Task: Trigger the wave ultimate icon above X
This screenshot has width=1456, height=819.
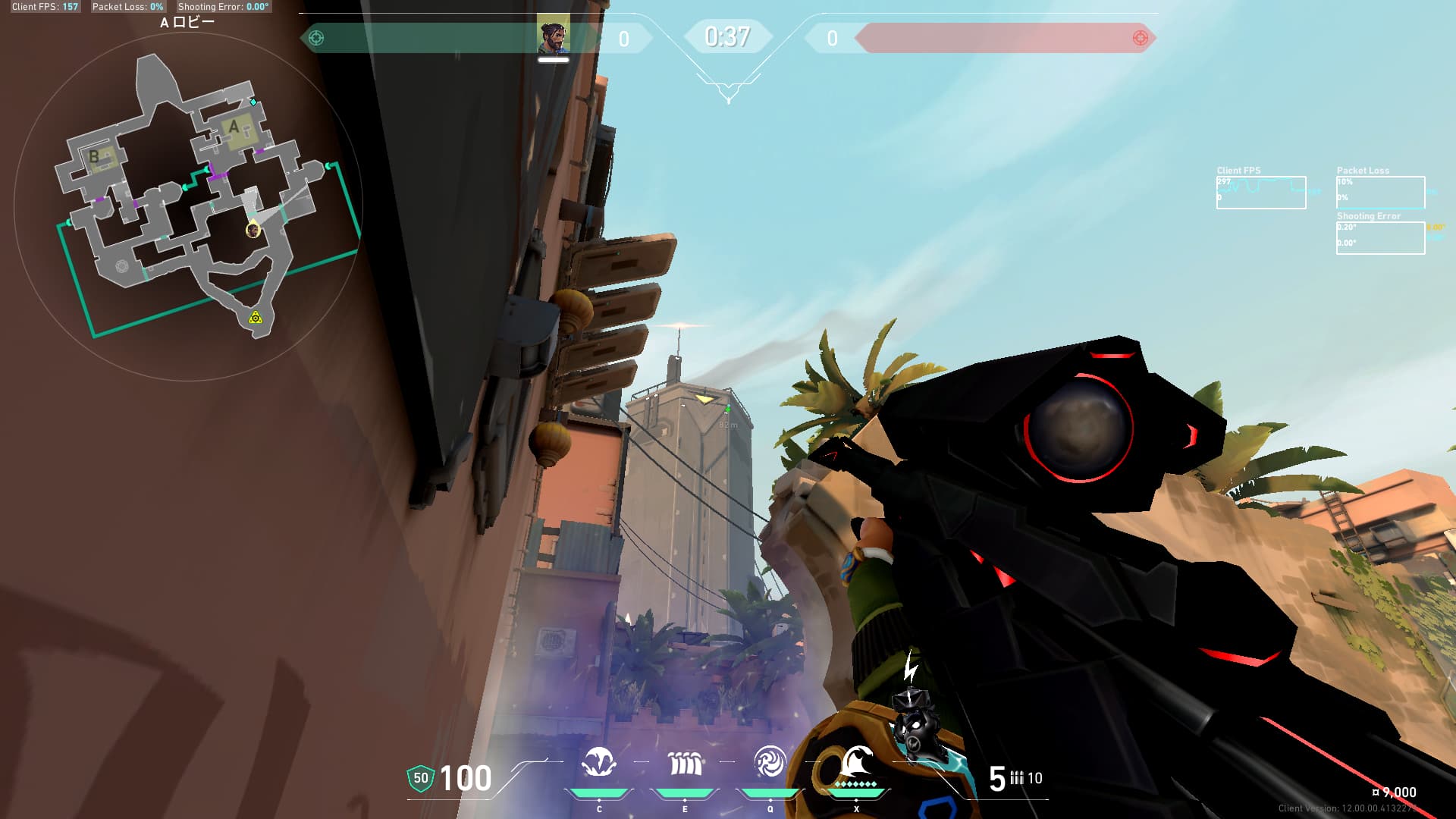Action: coord(856,761)
